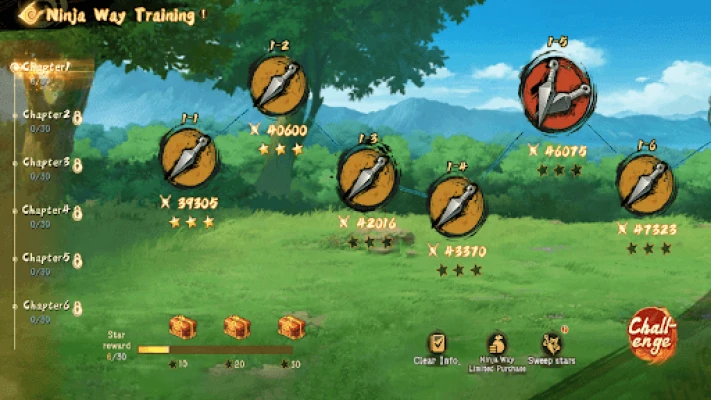This screenshot has height=400, width=711.
Task: Select stage 1-4 kunai node
Action: 456,204
